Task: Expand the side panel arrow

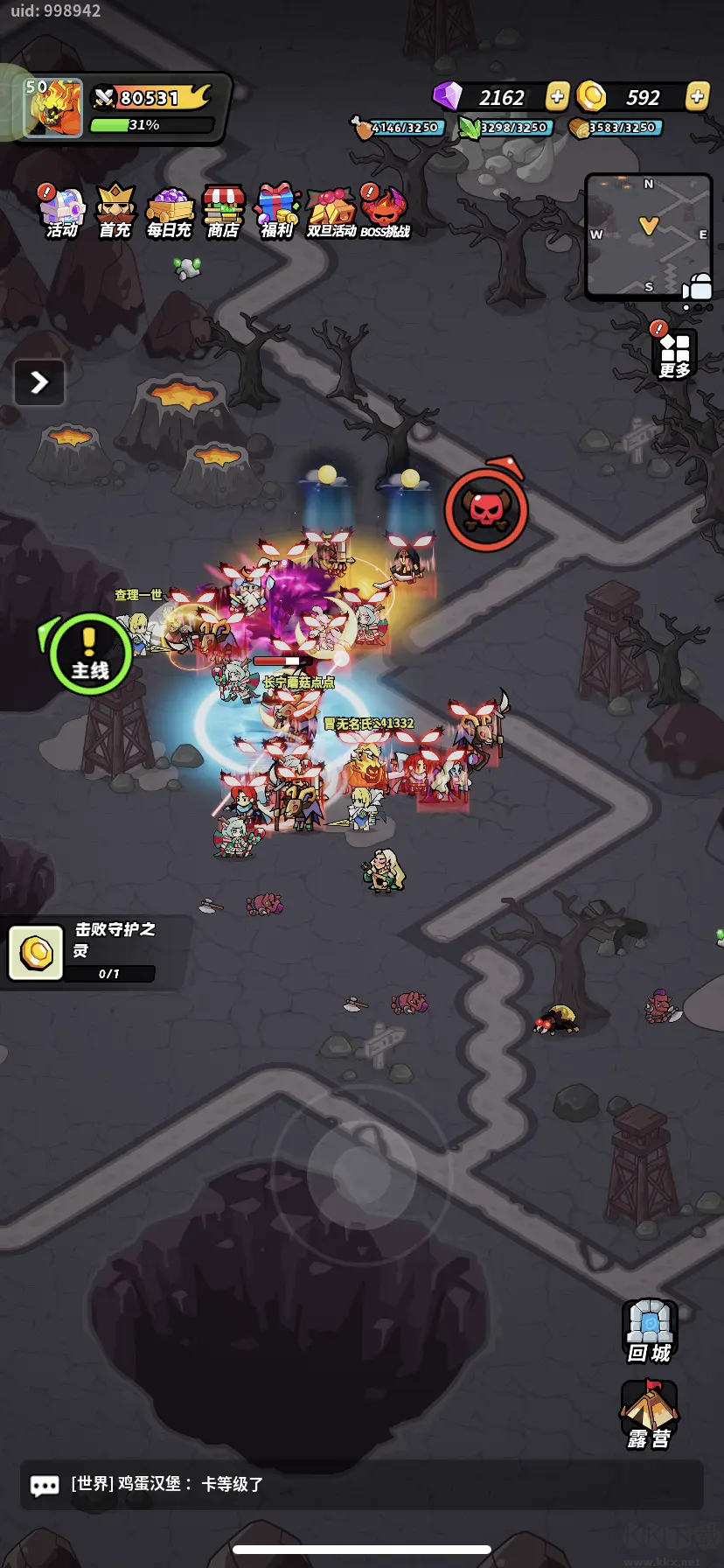Action: coord(39,382)
